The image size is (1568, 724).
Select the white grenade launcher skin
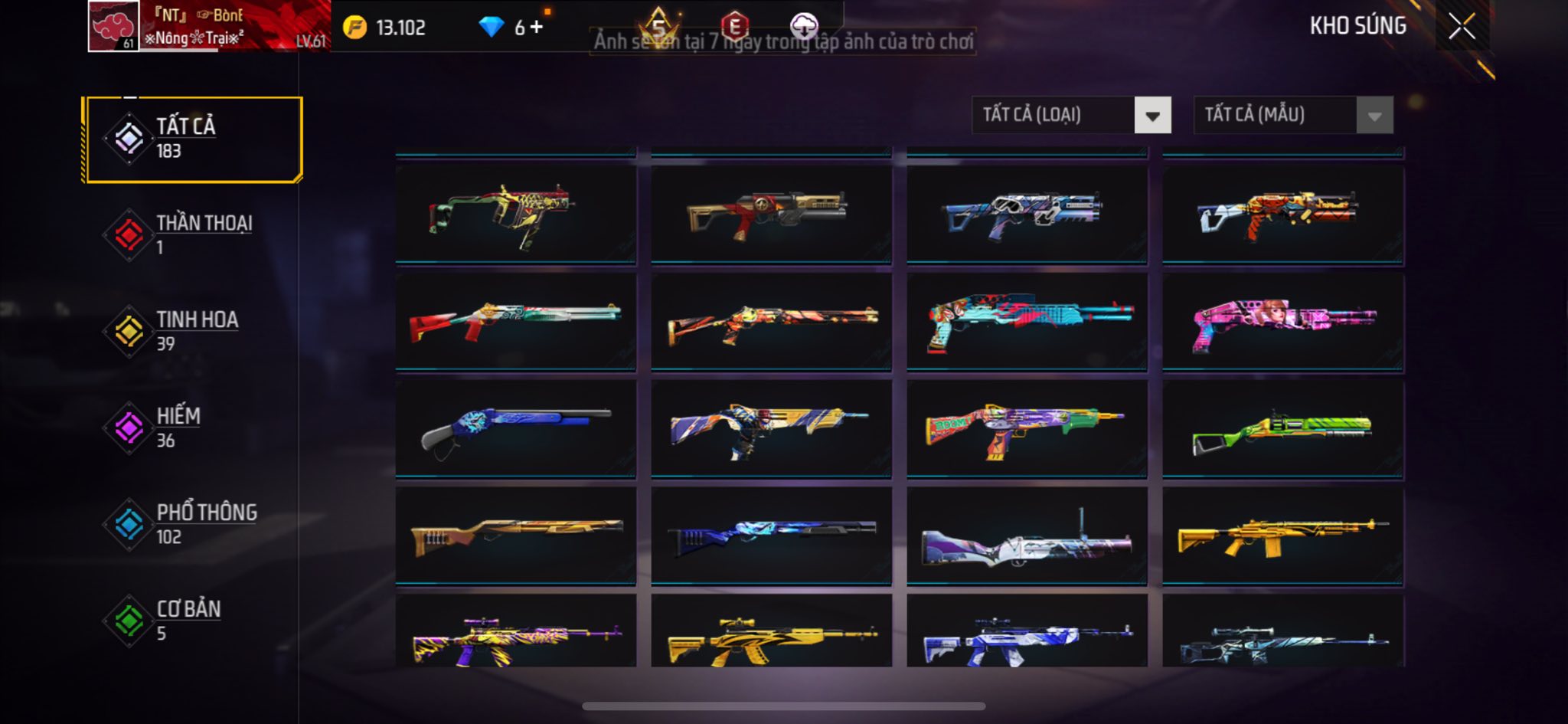click(x=1027, y=537)
